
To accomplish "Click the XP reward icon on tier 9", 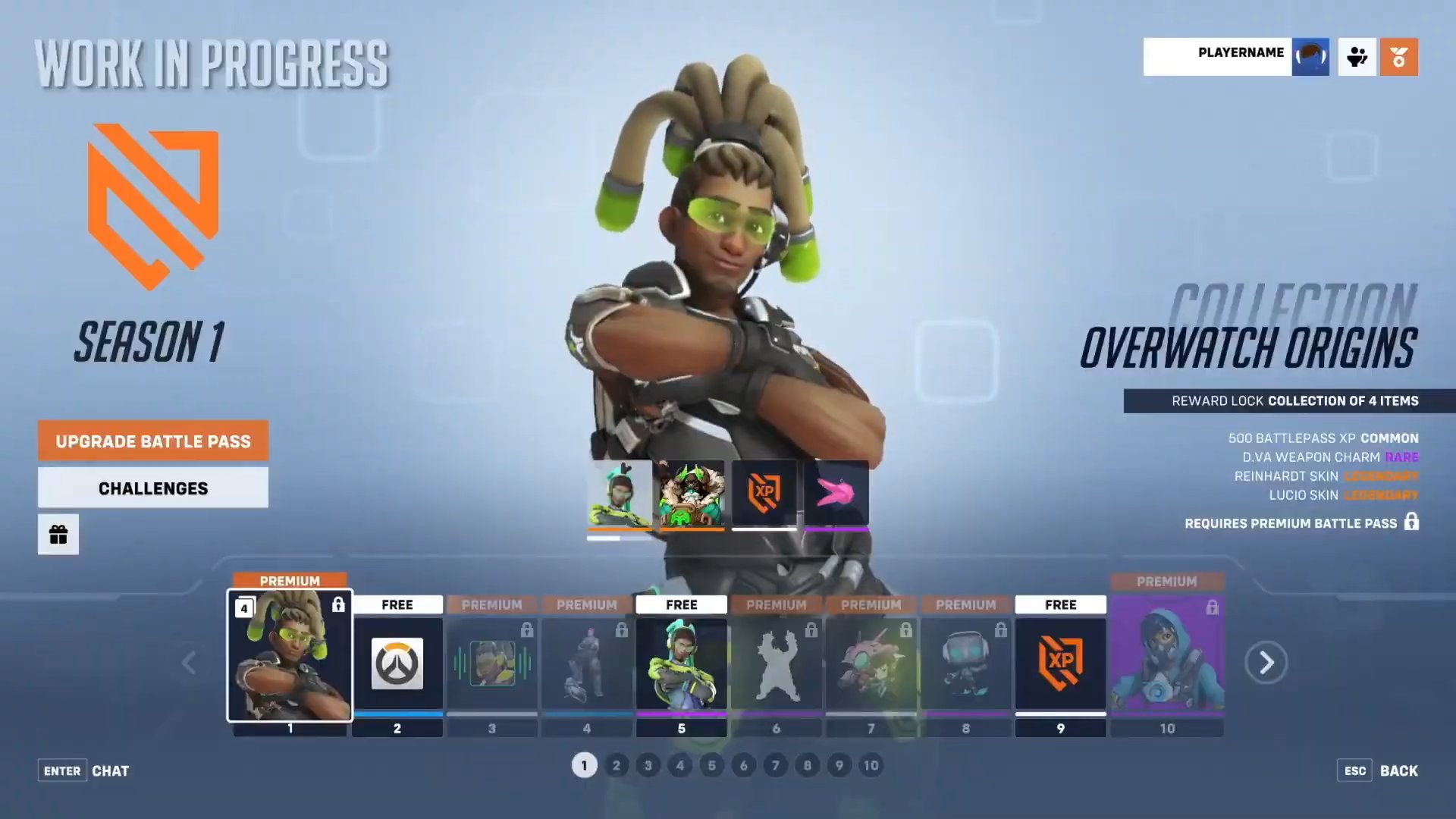I will click(1060, 662).
